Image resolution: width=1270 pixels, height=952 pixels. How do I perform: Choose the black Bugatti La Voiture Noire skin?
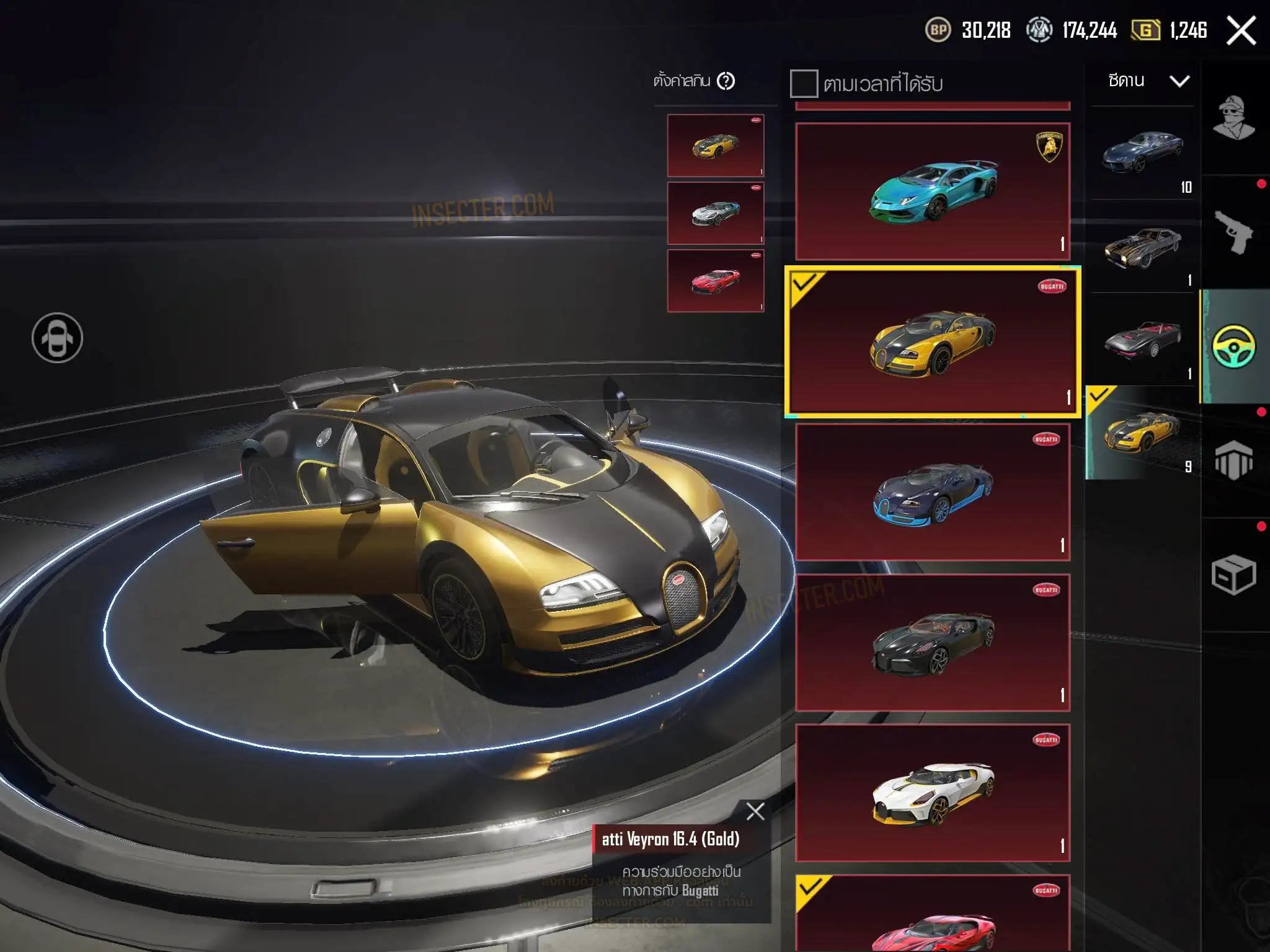pos(933,643)
